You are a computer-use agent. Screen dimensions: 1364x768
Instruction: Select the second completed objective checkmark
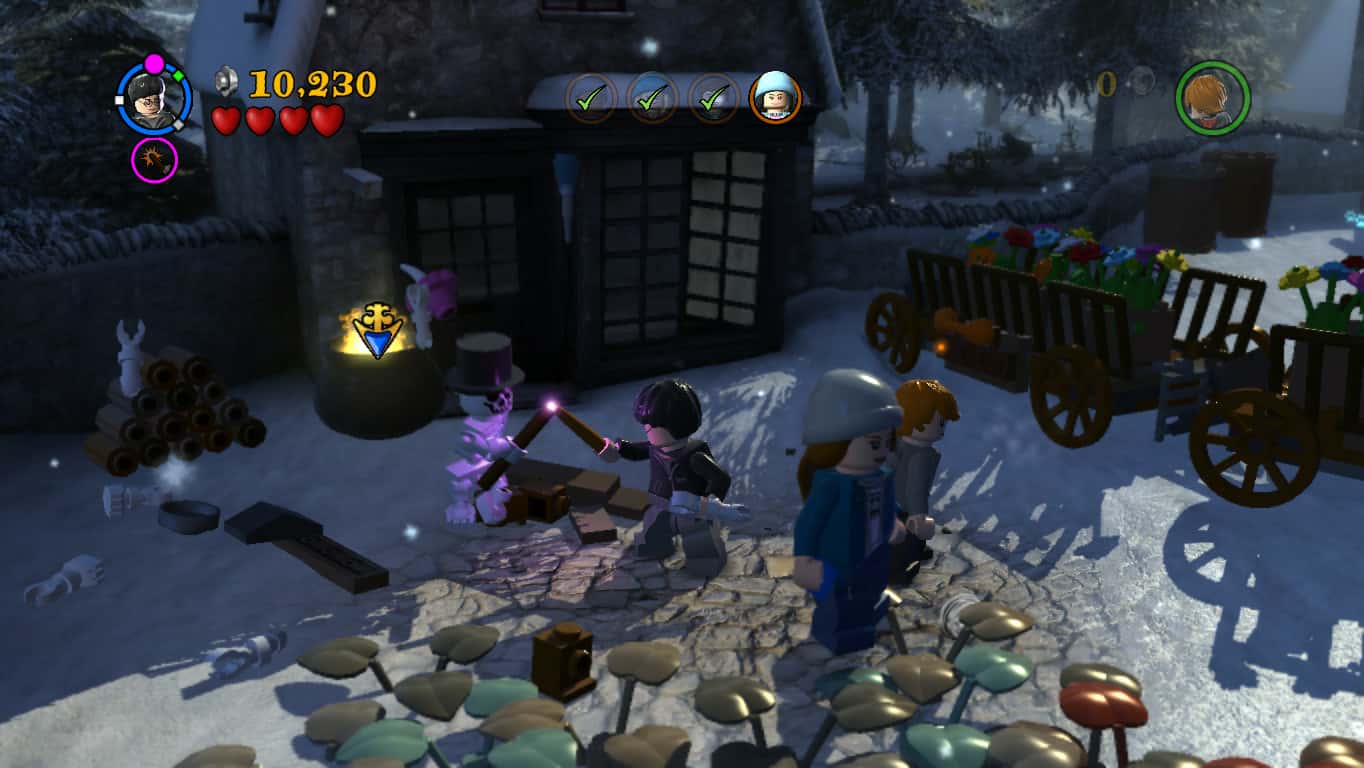point(653,97)
